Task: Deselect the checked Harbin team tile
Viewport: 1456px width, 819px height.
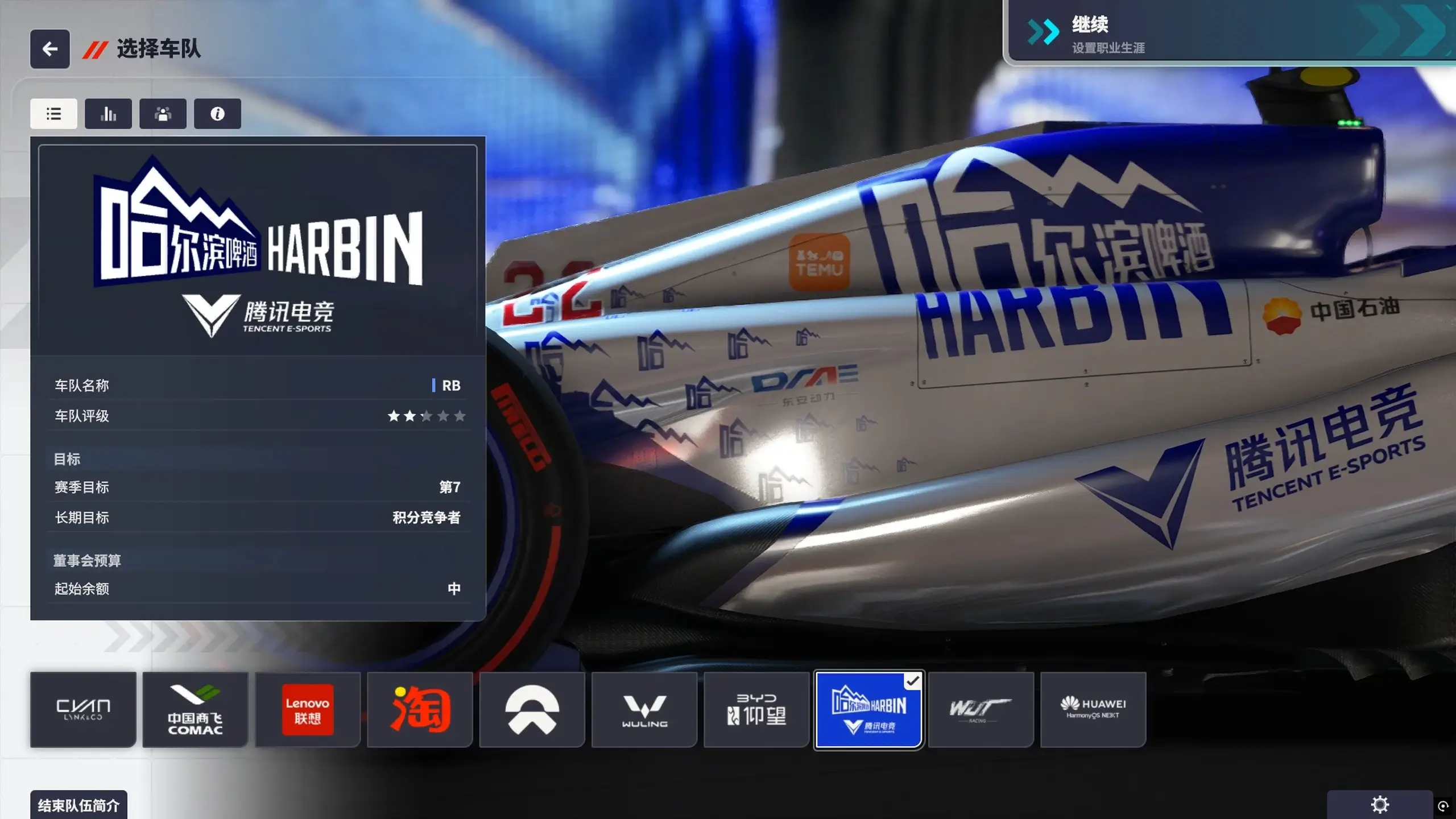Action: (868, 709)
